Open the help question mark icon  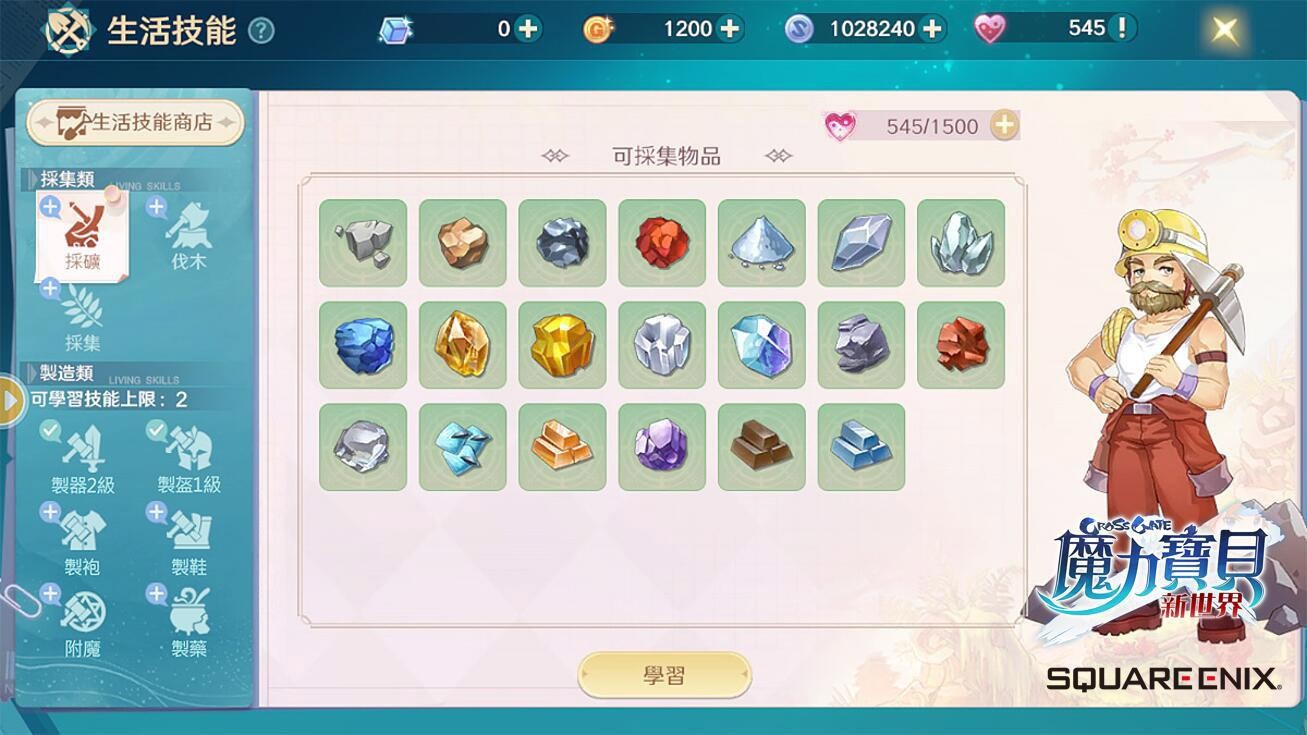click(261, 31)
